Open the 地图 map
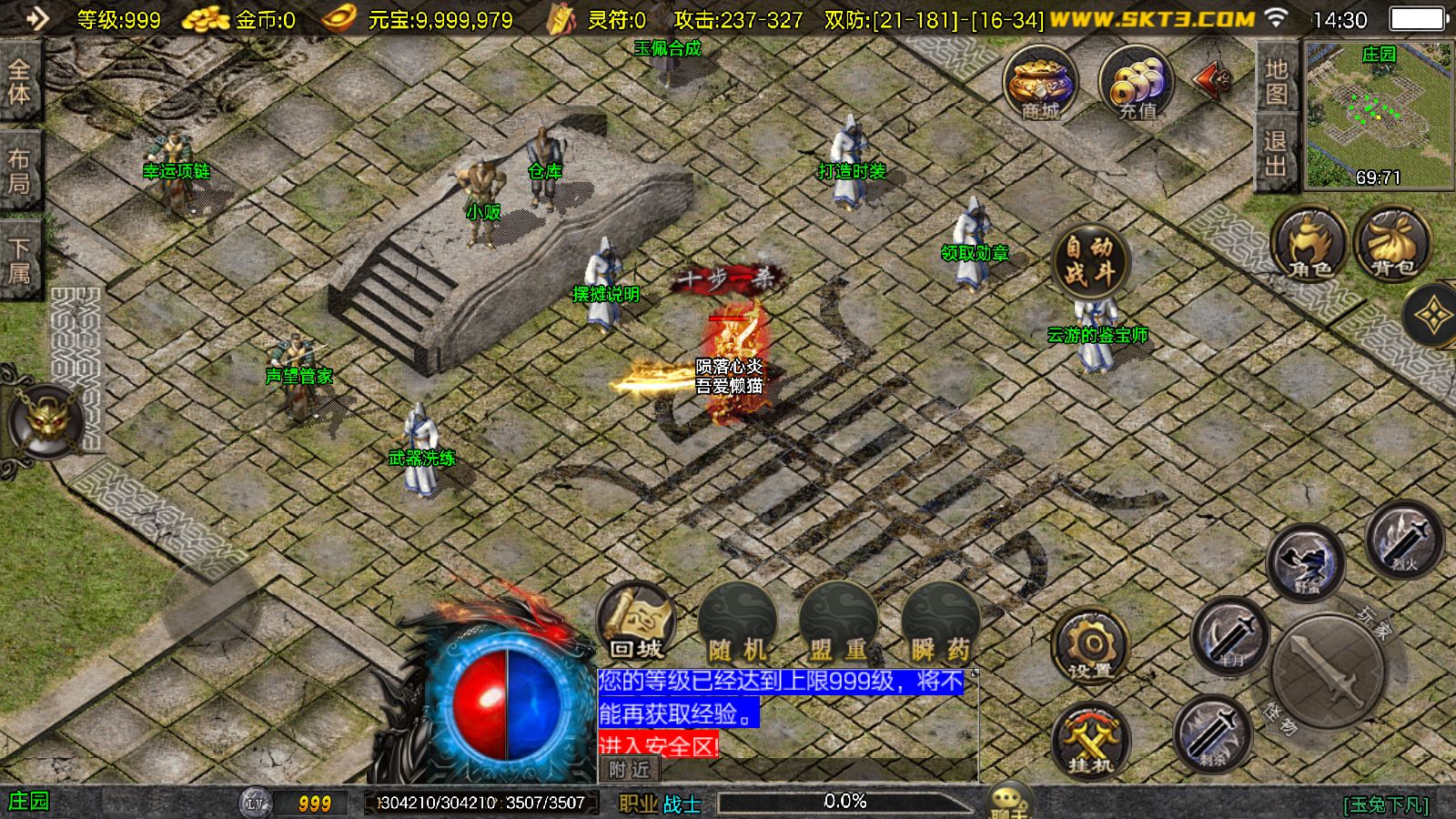The width and height of the screenshot is (1456, 819). click(1276, 81)
